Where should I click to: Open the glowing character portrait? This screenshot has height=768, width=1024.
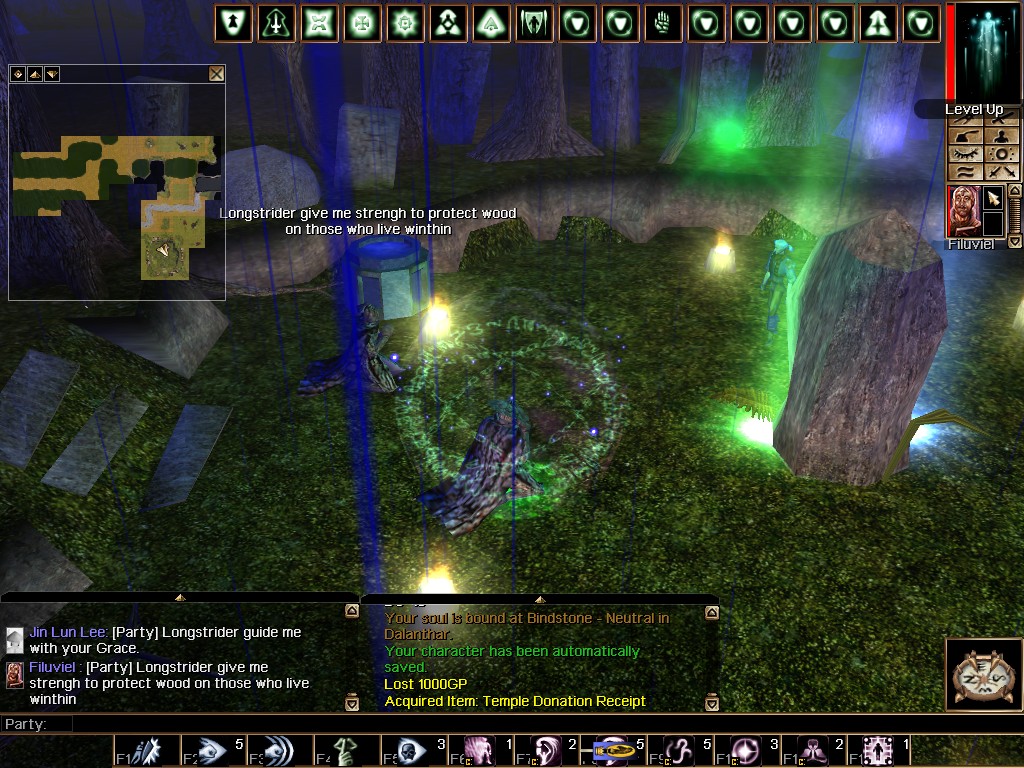tap(984, 50)
